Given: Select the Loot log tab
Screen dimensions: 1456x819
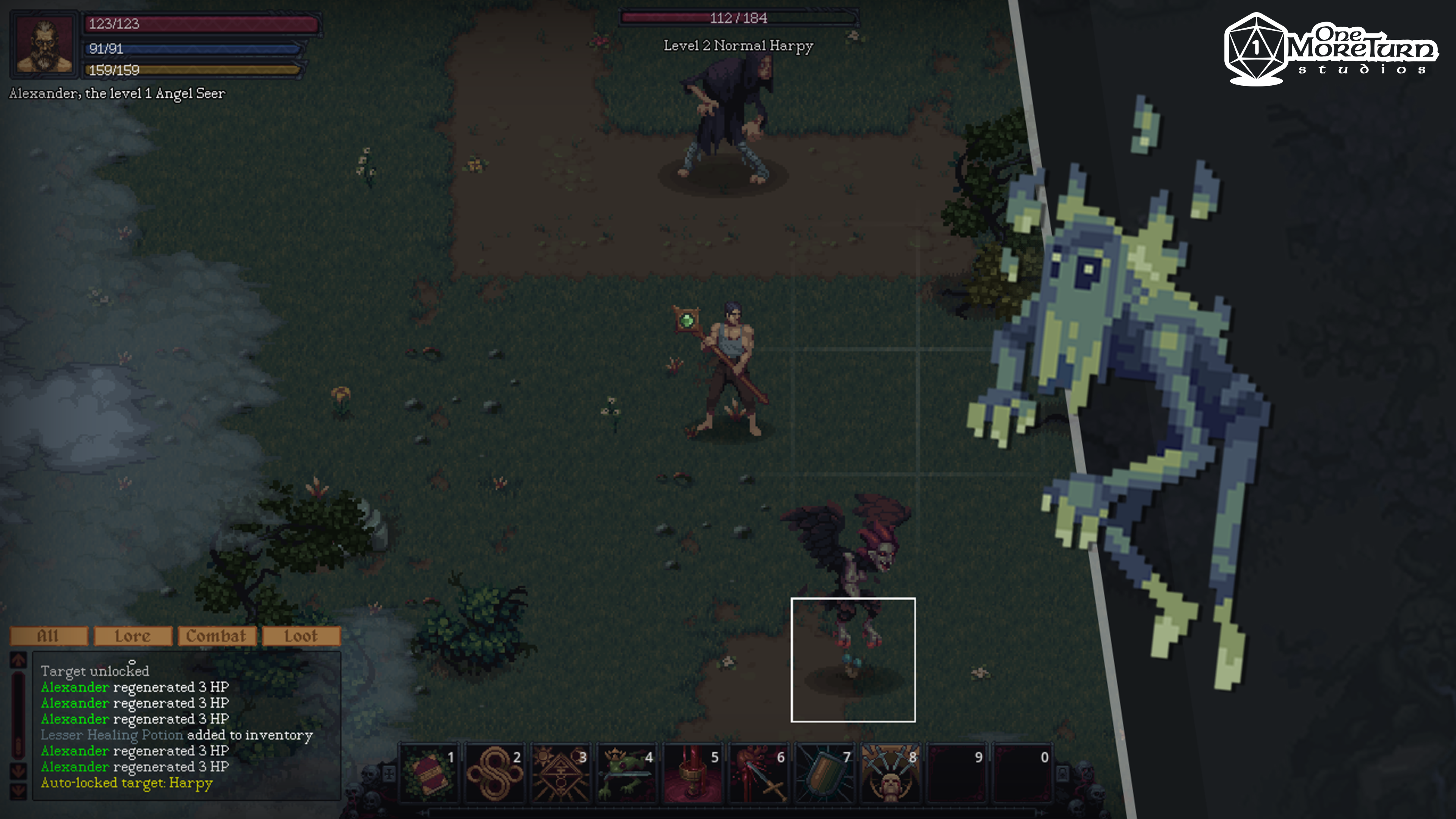Looking at the screenshot, I should point(301,636).
